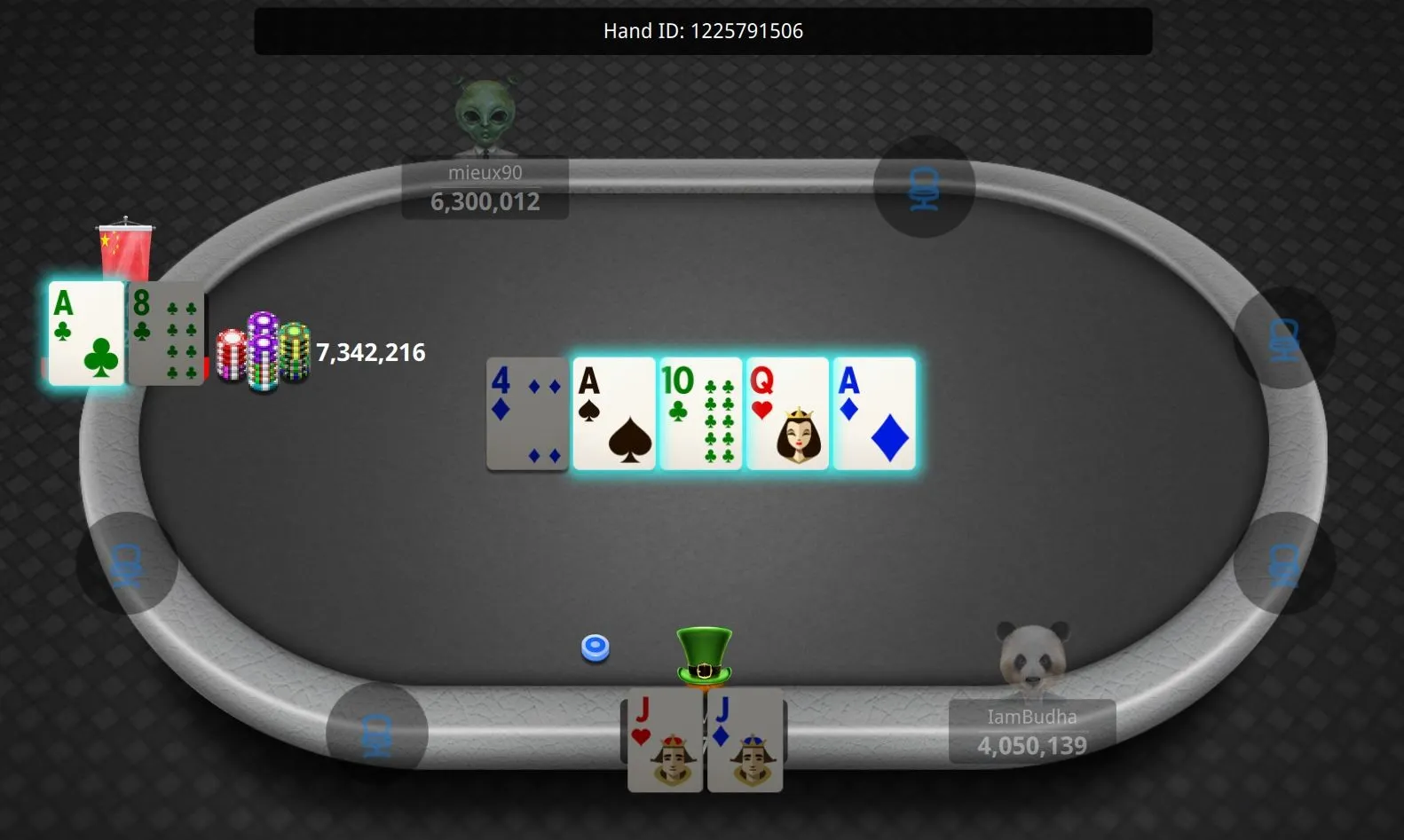The height and width of the screenshot is (840, 1404).
Task: Click the Ace of diamonds river card
Action: 874,413
